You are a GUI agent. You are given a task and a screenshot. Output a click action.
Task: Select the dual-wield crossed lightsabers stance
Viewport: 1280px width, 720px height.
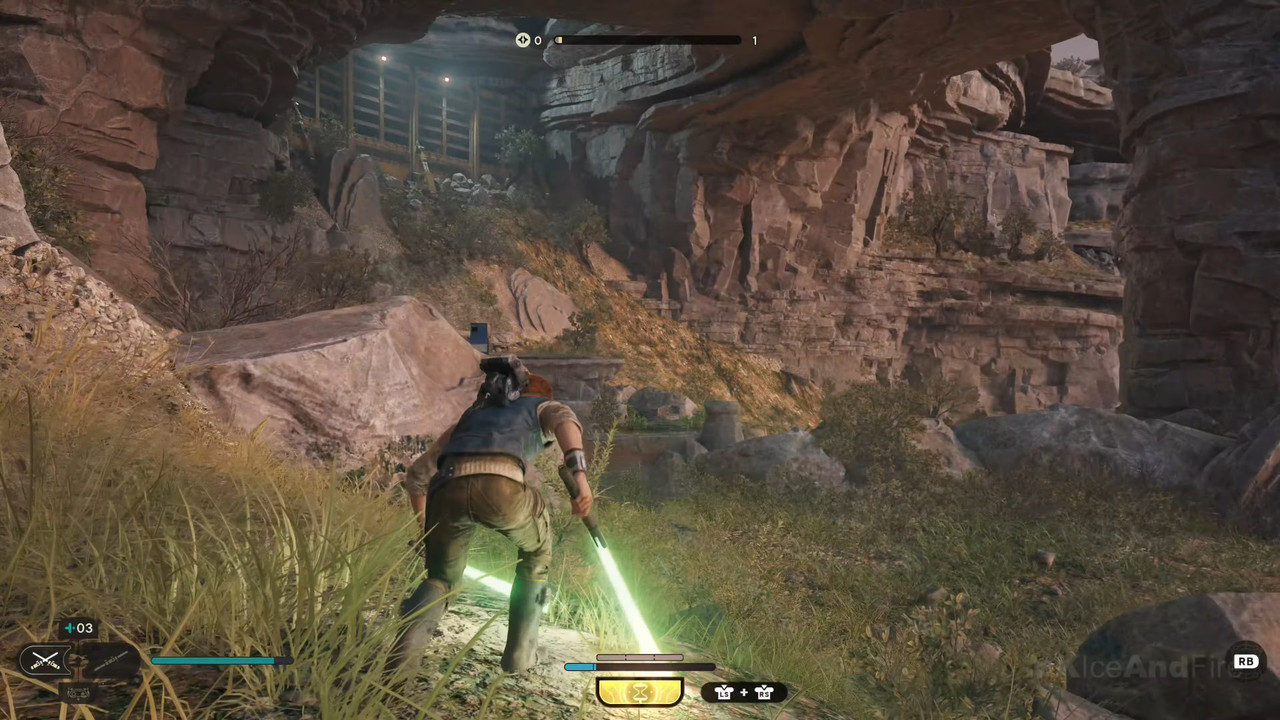45,660
